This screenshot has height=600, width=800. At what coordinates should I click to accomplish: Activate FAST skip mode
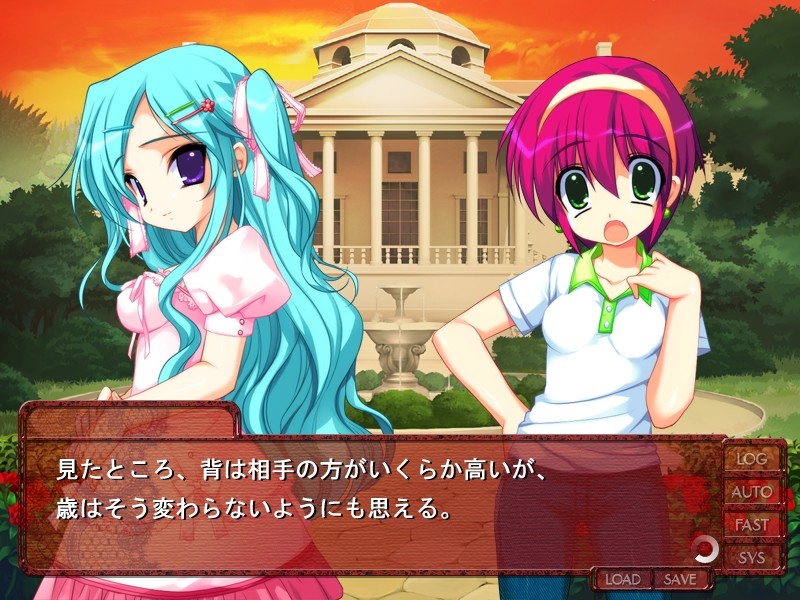[752, 525]
